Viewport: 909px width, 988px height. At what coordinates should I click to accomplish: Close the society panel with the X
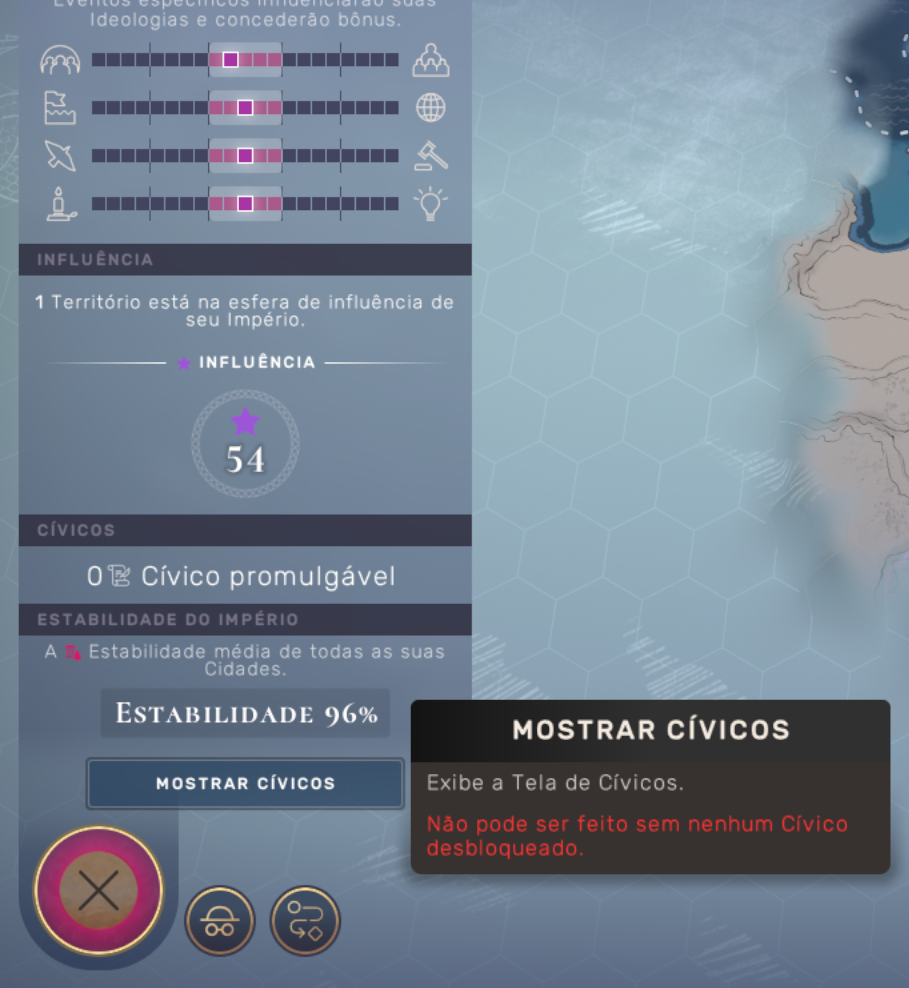(98, 889)
